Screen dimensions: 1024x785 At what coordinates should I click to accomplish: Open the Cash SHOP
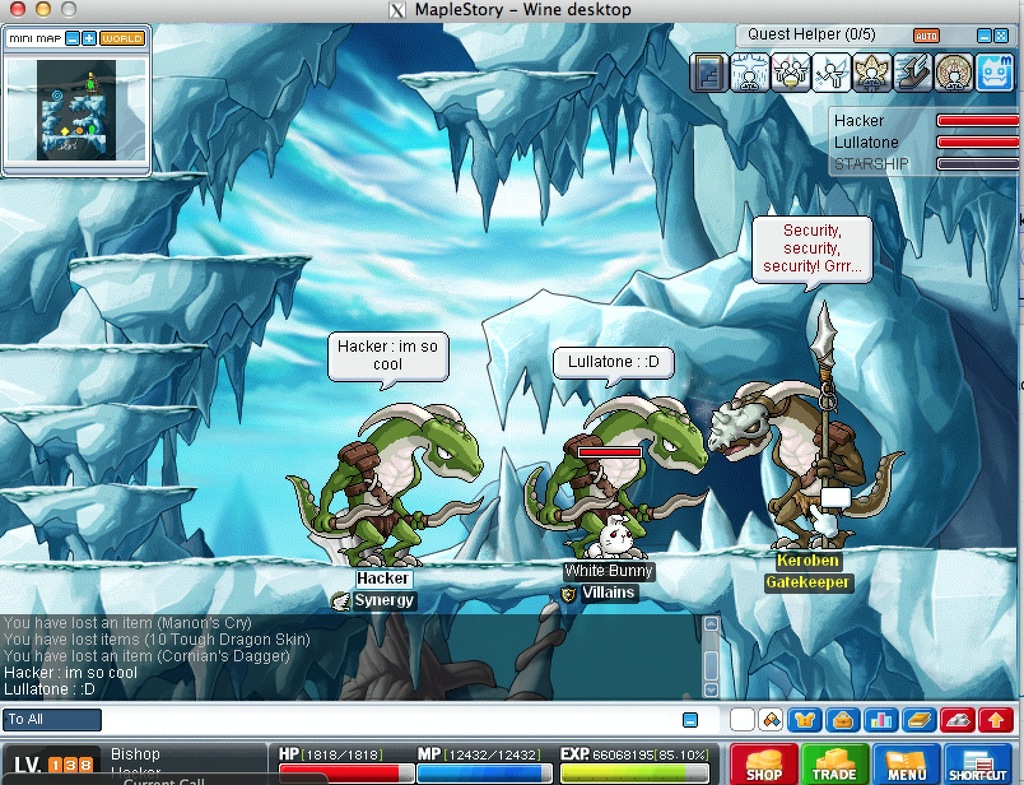[x=764, y=764]
